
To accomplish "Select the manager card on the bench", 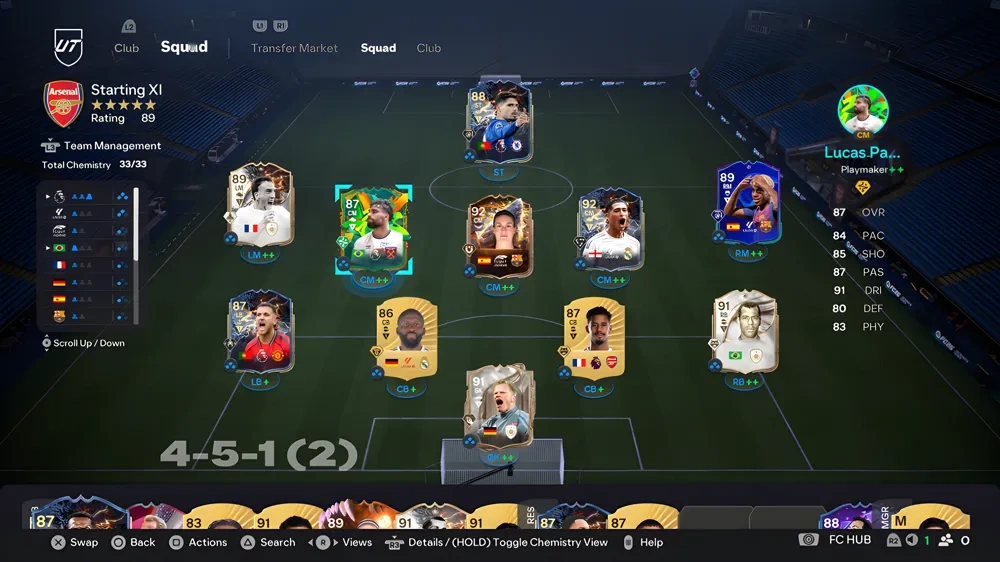I will (x=915, y=516).
